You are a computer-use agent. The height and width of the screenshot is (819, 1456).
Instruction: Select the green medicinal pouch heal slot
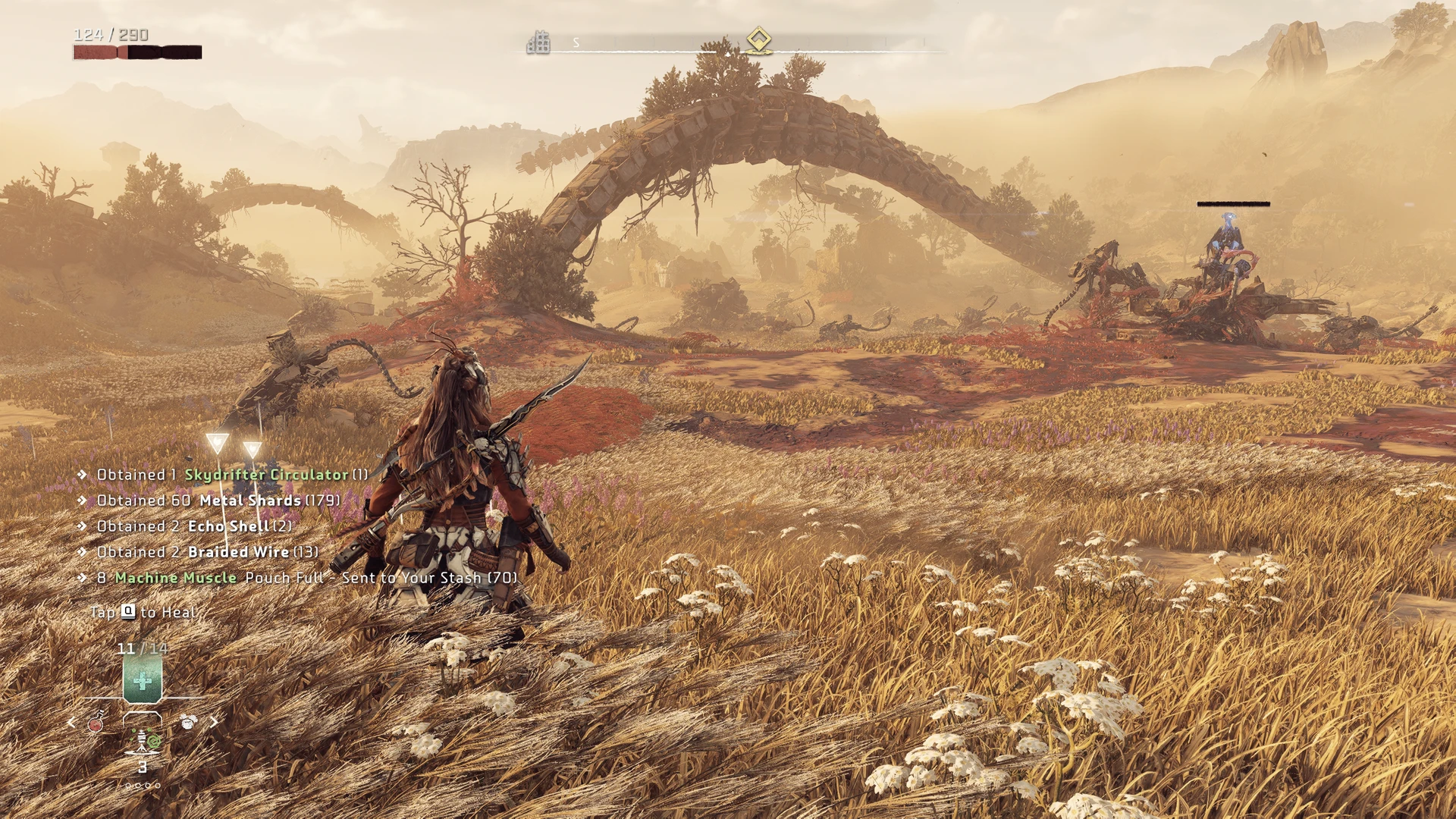(142, 680)
